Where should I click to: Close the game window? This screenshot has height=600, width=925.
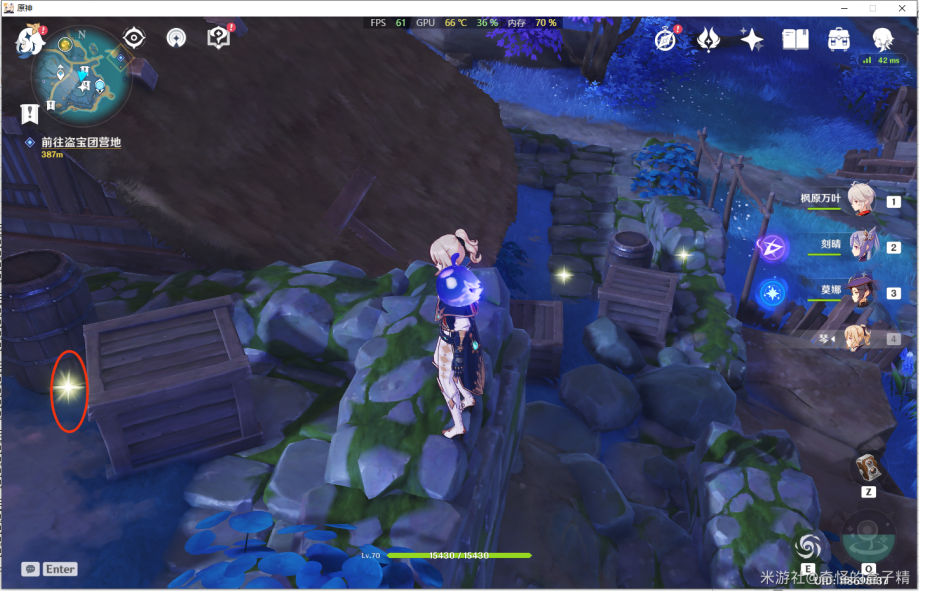tap(901, 8)
